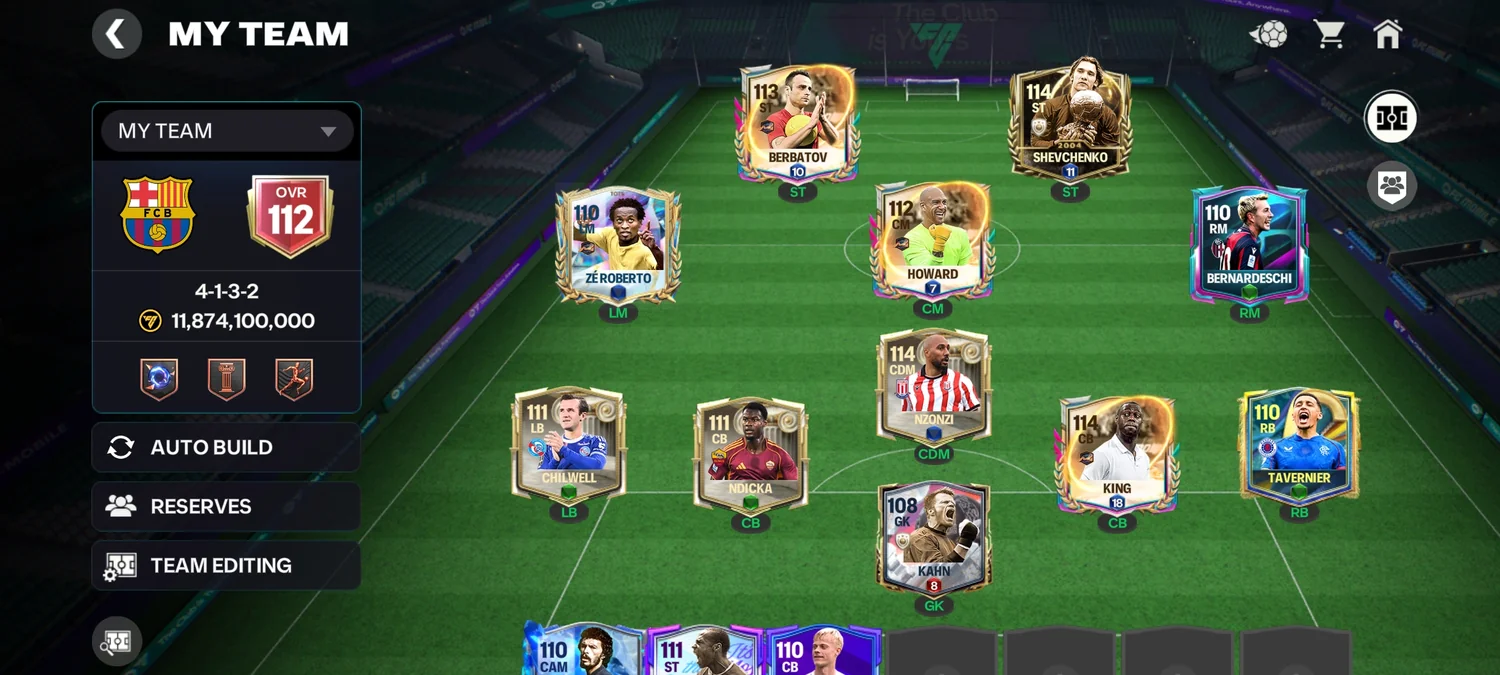Go back using the arrow button
The image size is (1500, 675).
[117, 34]
